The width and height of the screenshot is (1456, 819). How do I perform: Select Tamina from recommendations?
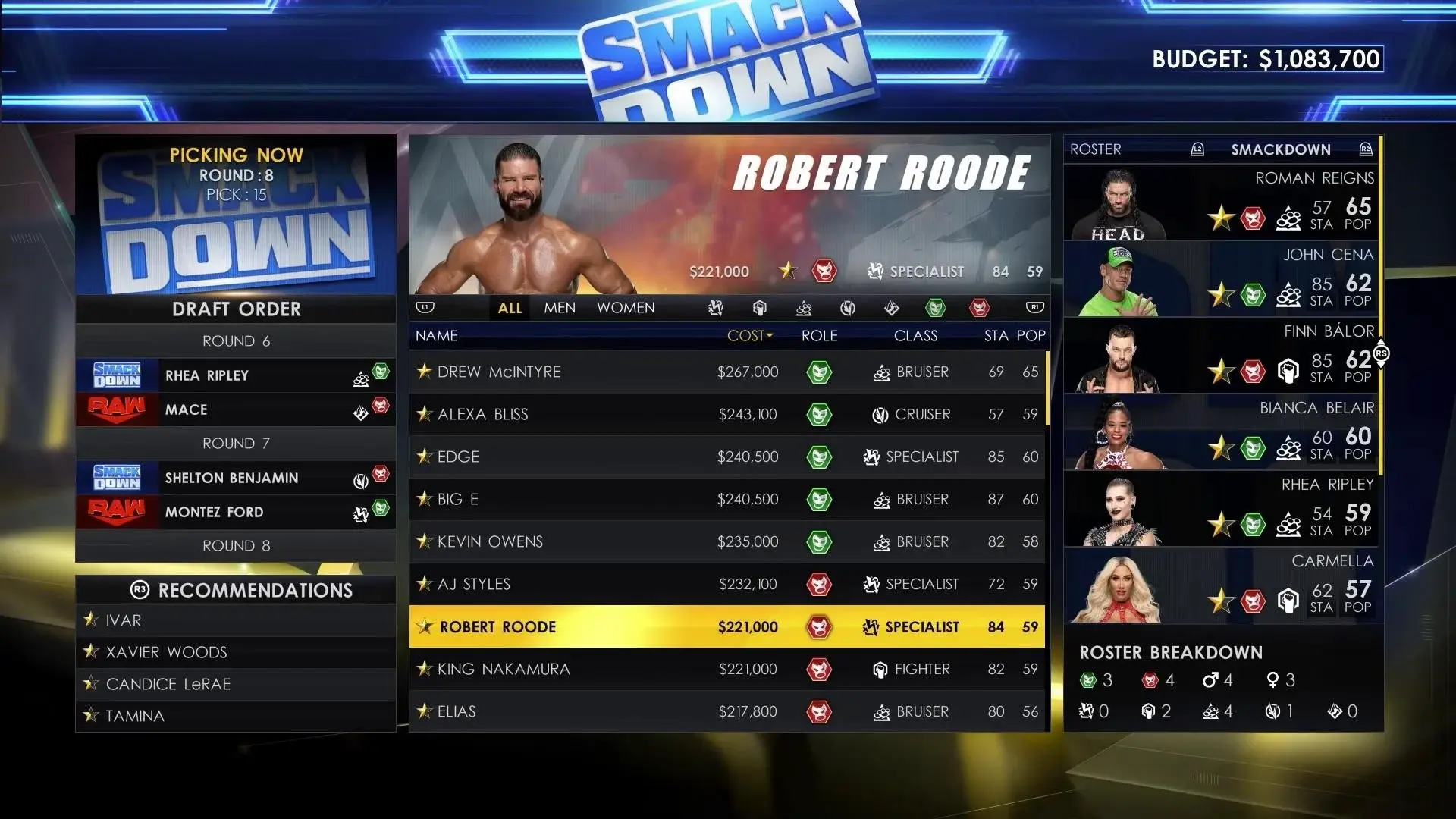pos(235,716)
